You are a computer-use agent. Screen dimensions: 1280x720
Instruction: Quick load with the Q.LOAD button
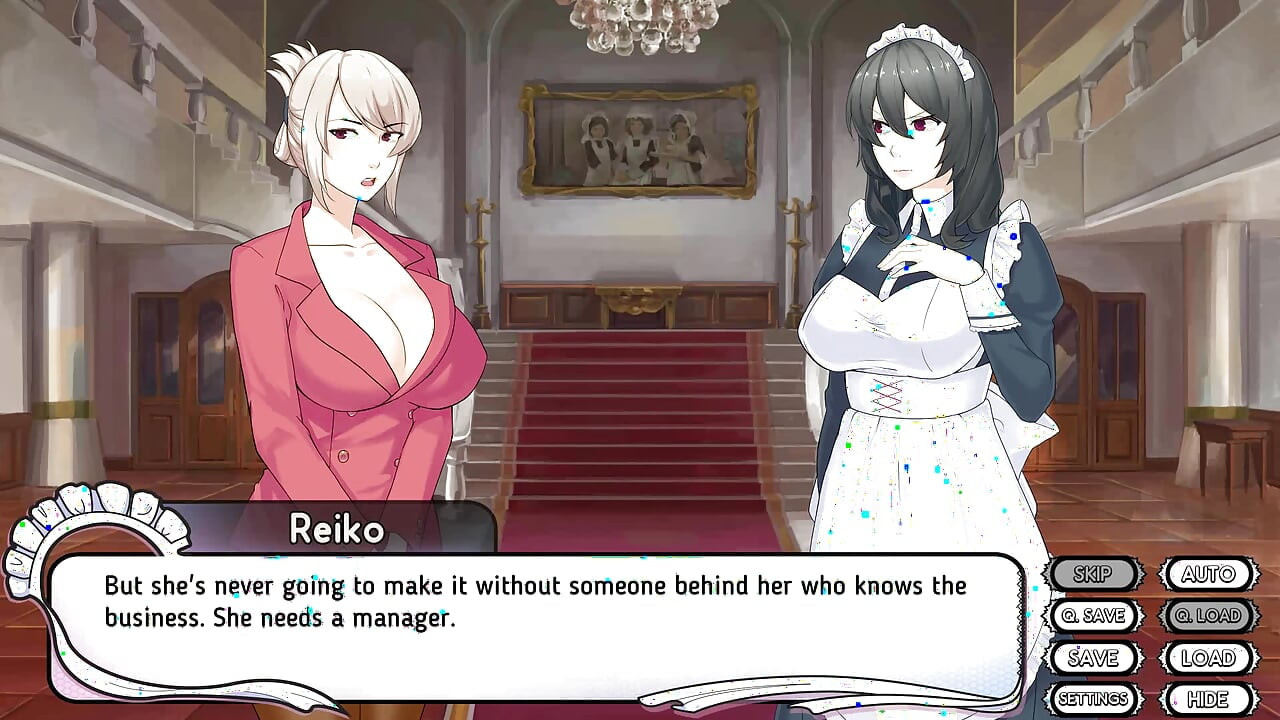coord(1205,616)
